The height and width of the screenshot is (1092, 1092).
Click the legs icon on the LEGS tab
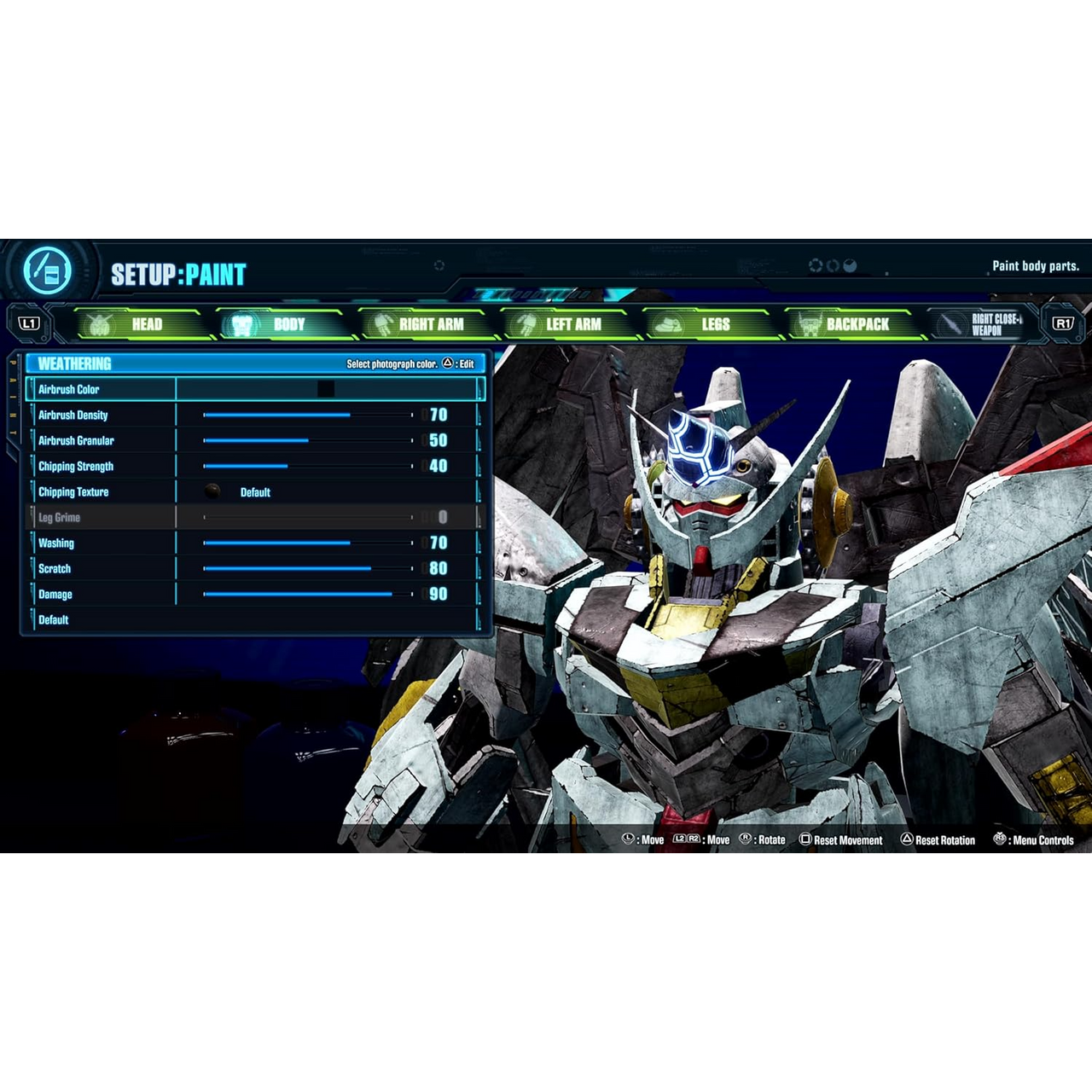[x=670, y=324]
